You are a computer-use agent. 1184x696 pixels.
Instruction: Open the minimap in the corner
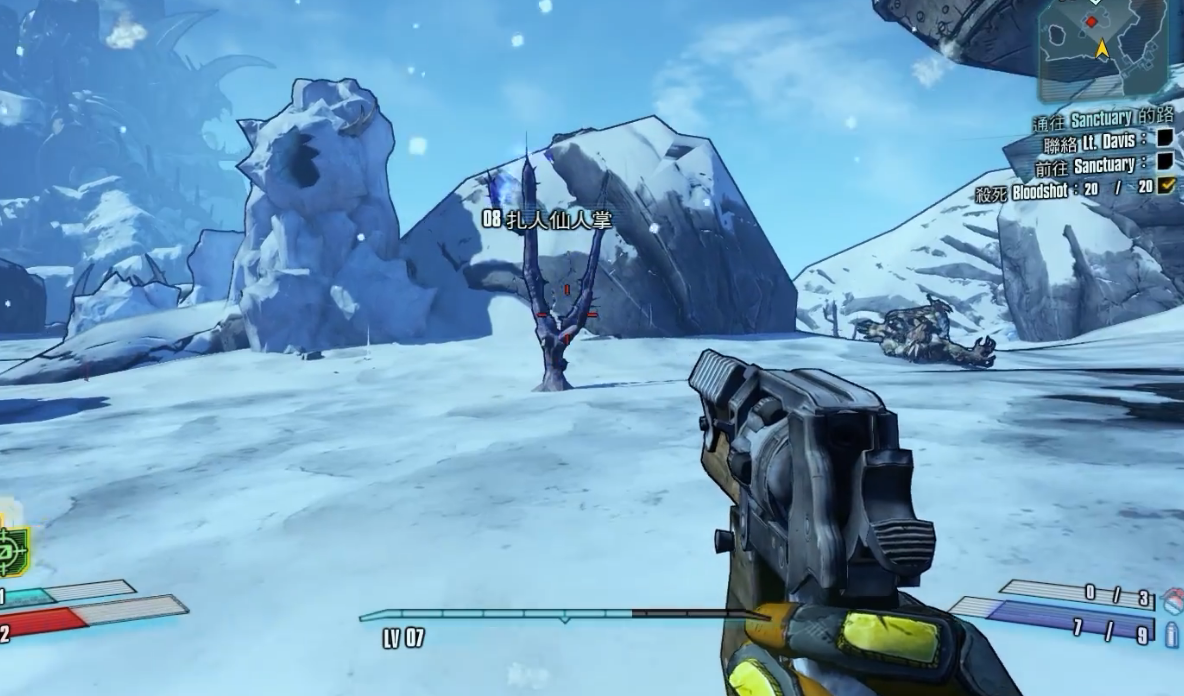tap(1102, 48)
